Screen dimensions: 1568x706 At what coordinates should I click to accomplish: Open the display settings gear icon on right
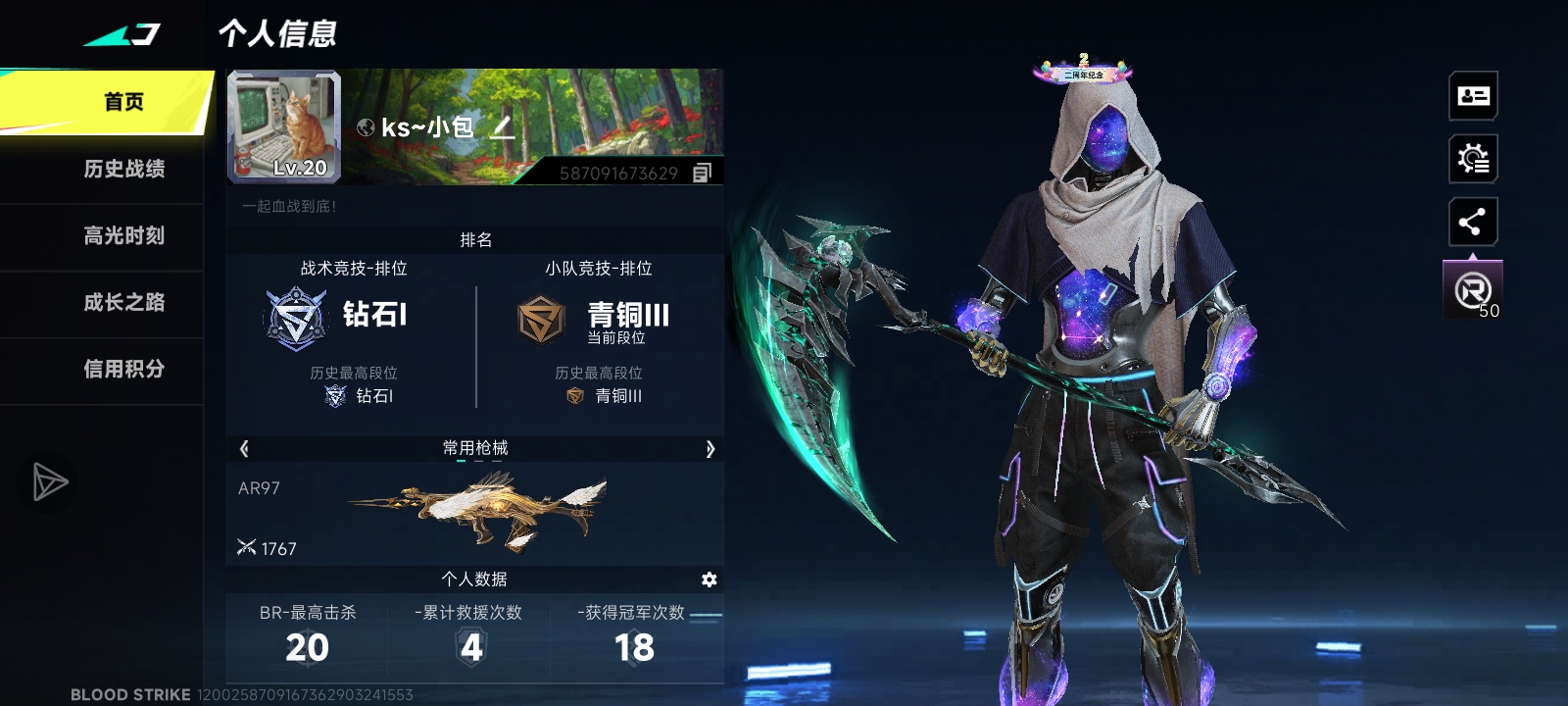click(x=1472, y=159)
